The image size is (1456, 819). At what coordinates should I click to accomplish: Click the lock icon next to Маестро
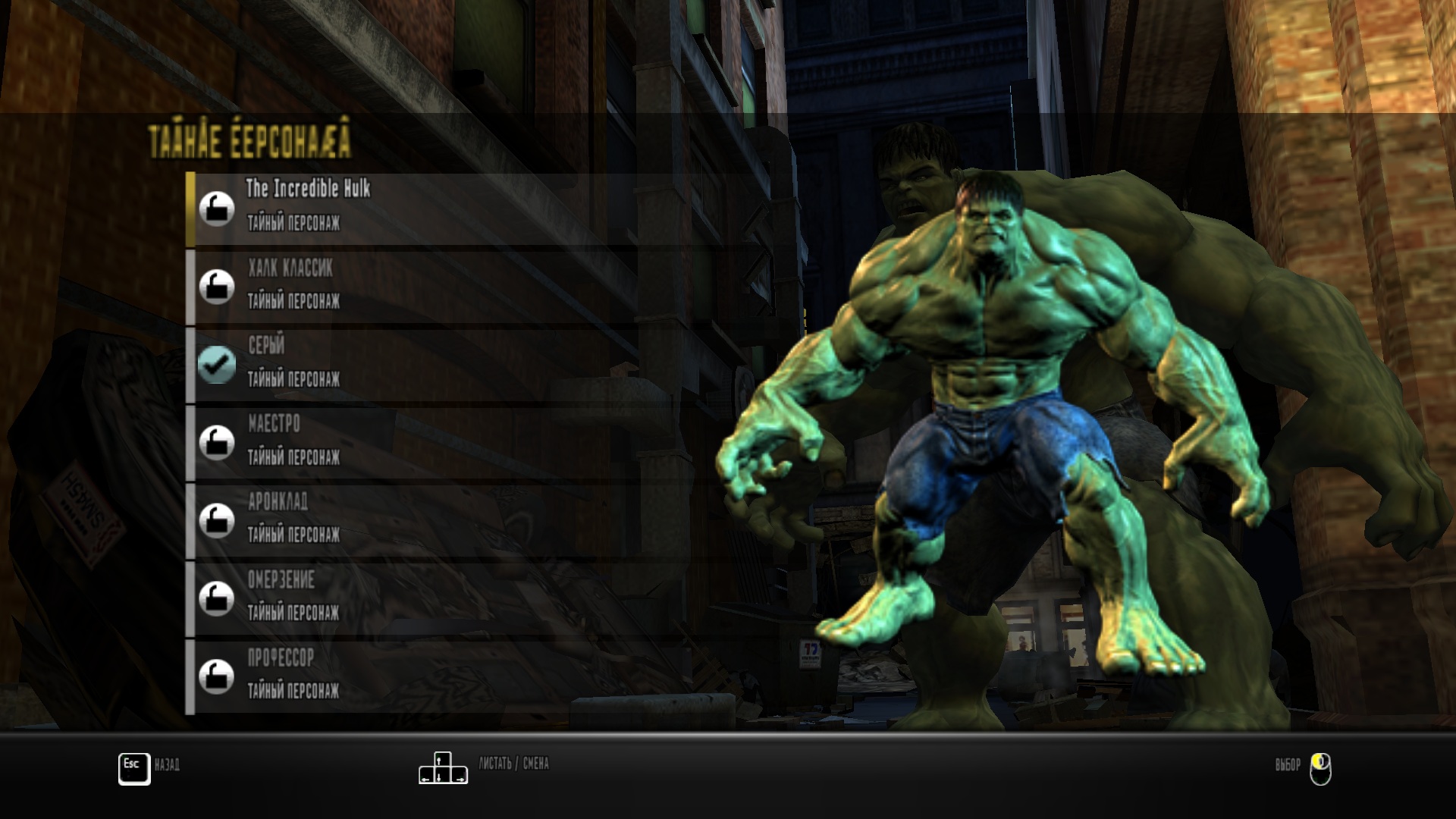(x=216, y=443)
